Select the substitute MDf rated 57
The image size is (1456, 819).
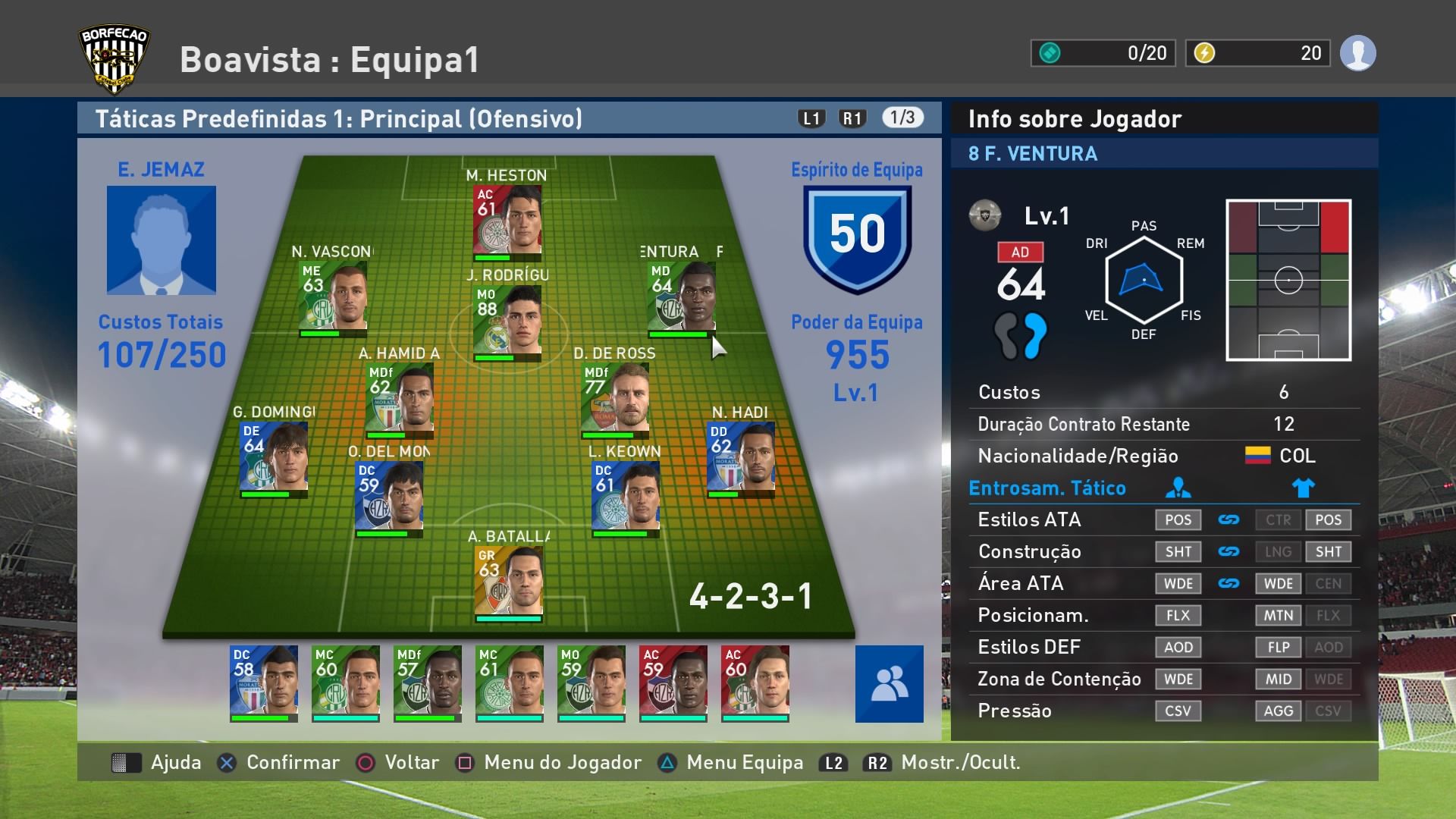click(428, 681)
